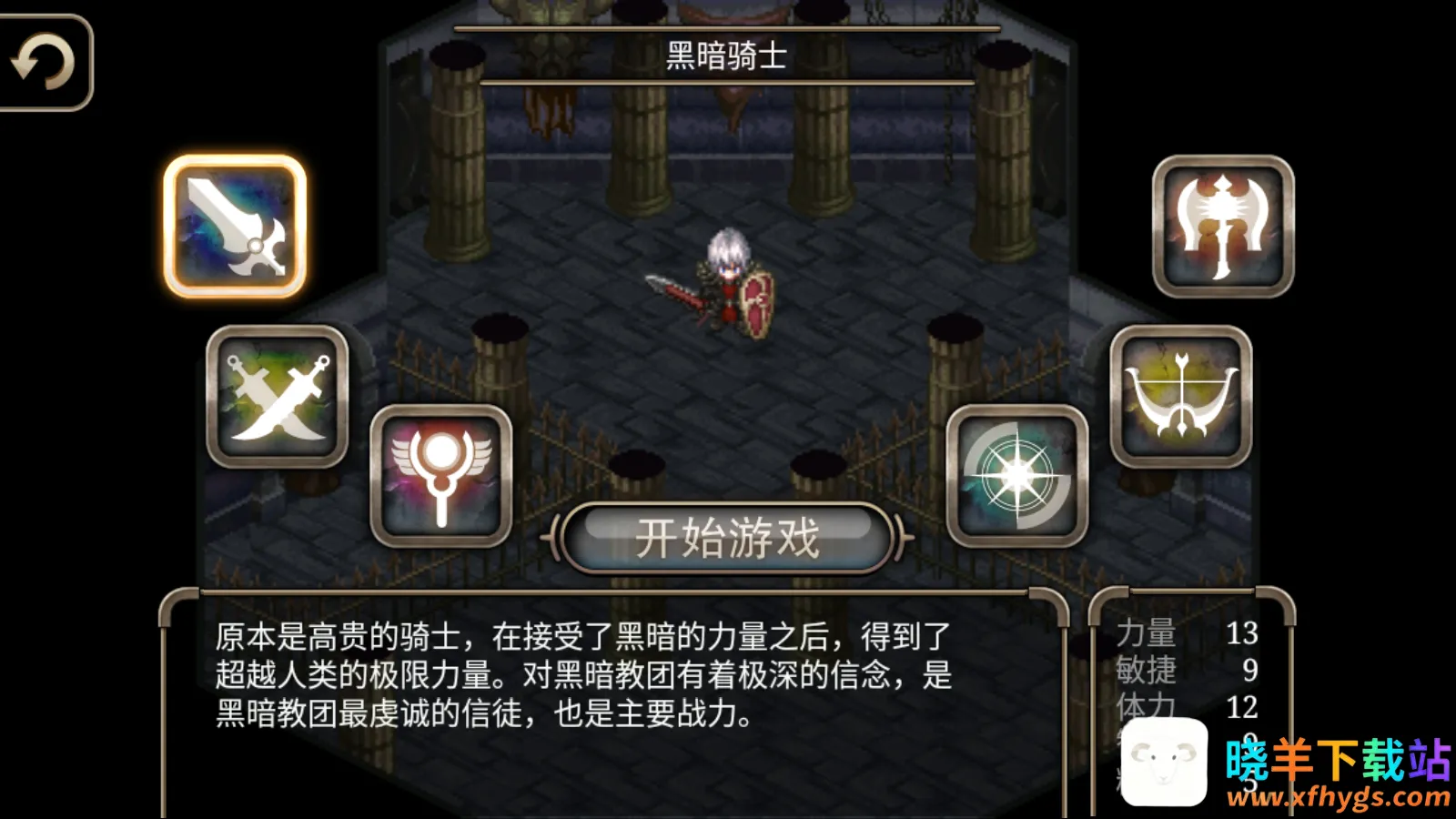Screen dimensions: 1456x819
Task: Select the double axe class icon
Action: click(1223, 221)
